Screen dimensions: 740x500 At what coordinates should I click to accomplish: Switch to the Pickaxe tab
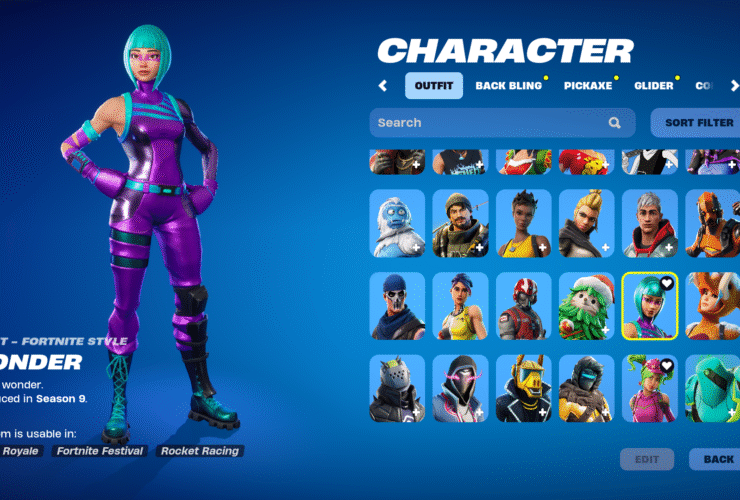[x=587, y=86]
